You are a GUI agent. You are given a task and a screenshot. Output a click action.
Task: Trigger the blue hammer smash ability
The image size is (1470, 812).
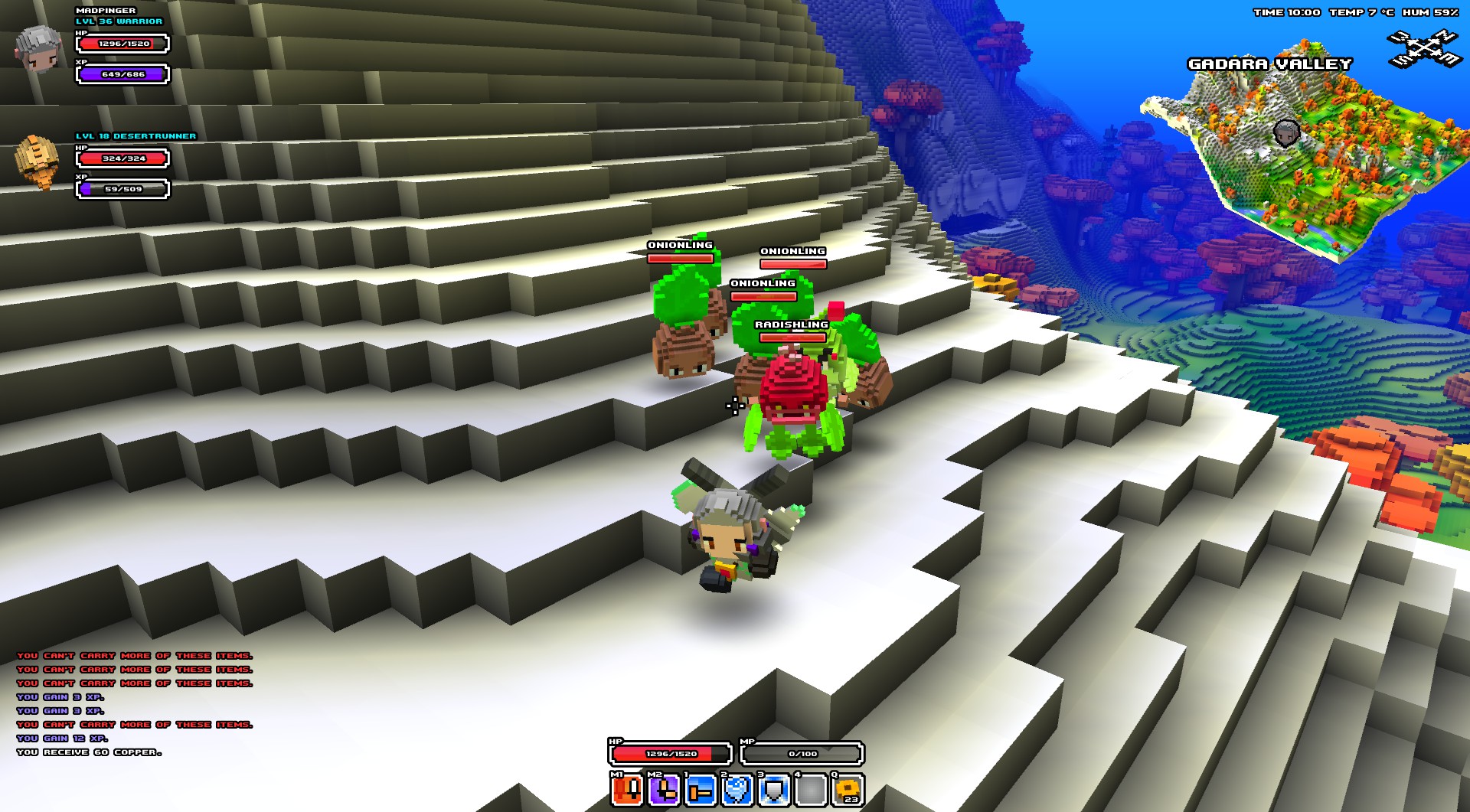coord(701,790)
